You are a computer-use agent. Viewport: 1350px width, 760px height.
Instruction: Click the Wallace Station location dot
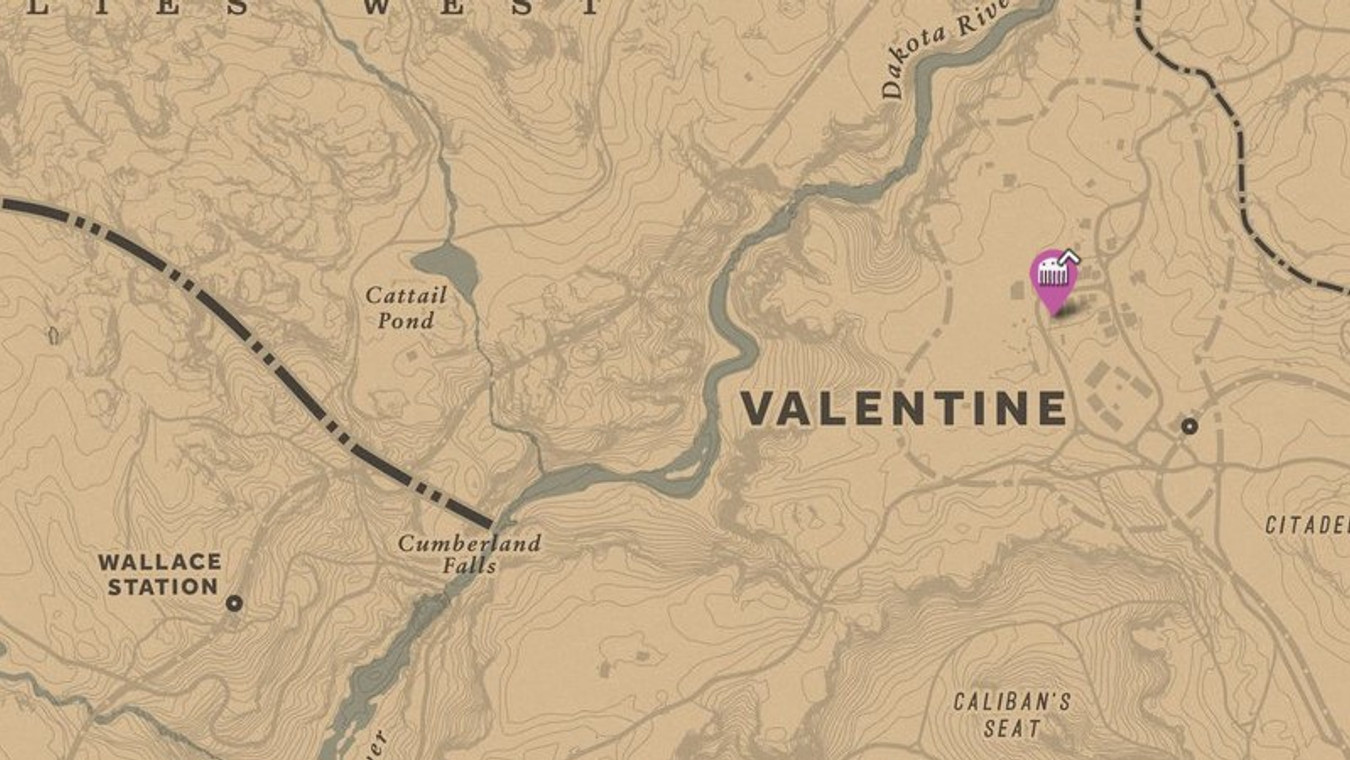[x=235, y=603]
